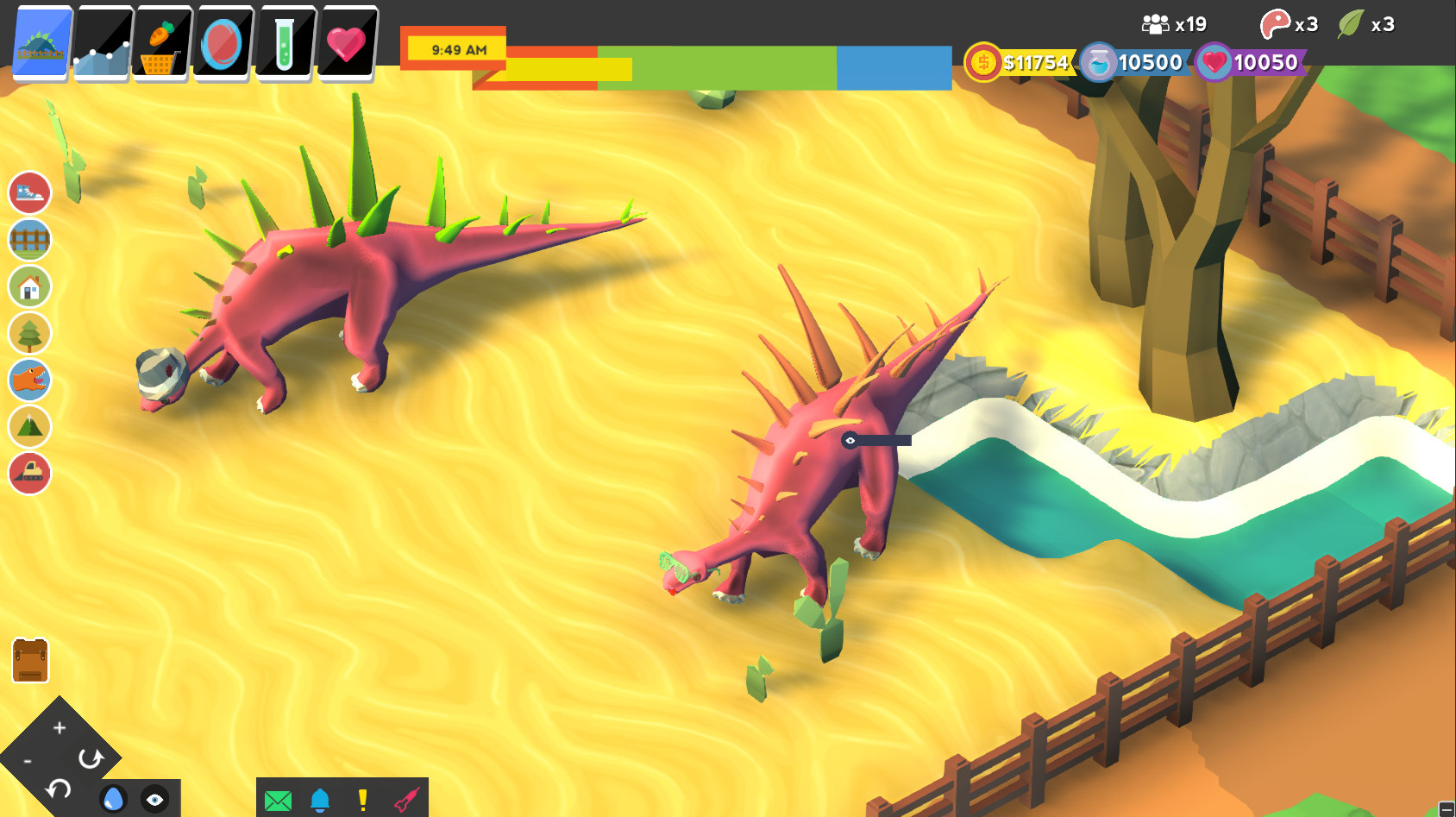The image size is (1456, 817).
Task: Select the bulldozer demolition tool
Action: (29, 474)
